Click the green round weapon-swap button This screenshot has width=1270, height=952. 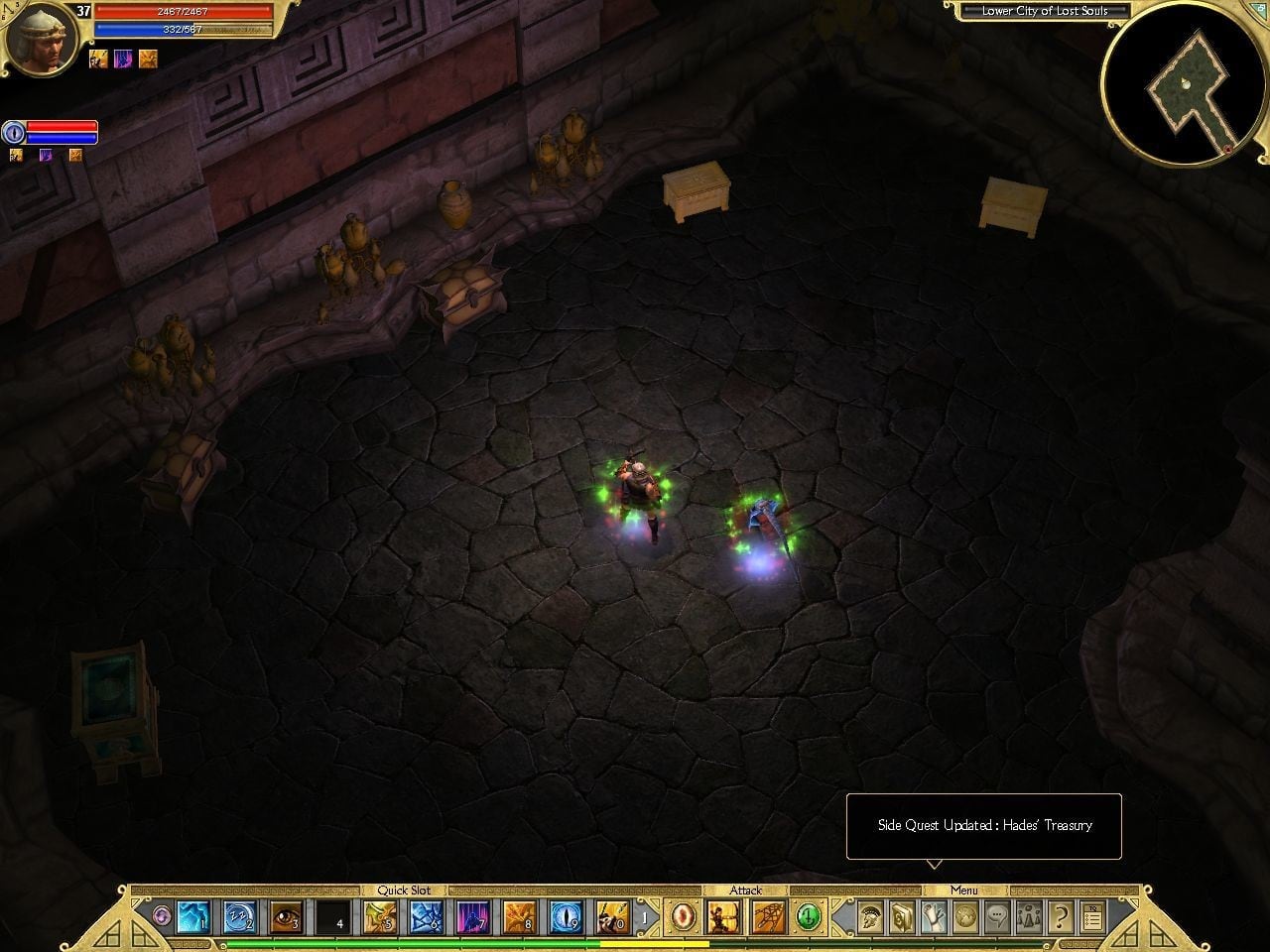click(810, 917)
